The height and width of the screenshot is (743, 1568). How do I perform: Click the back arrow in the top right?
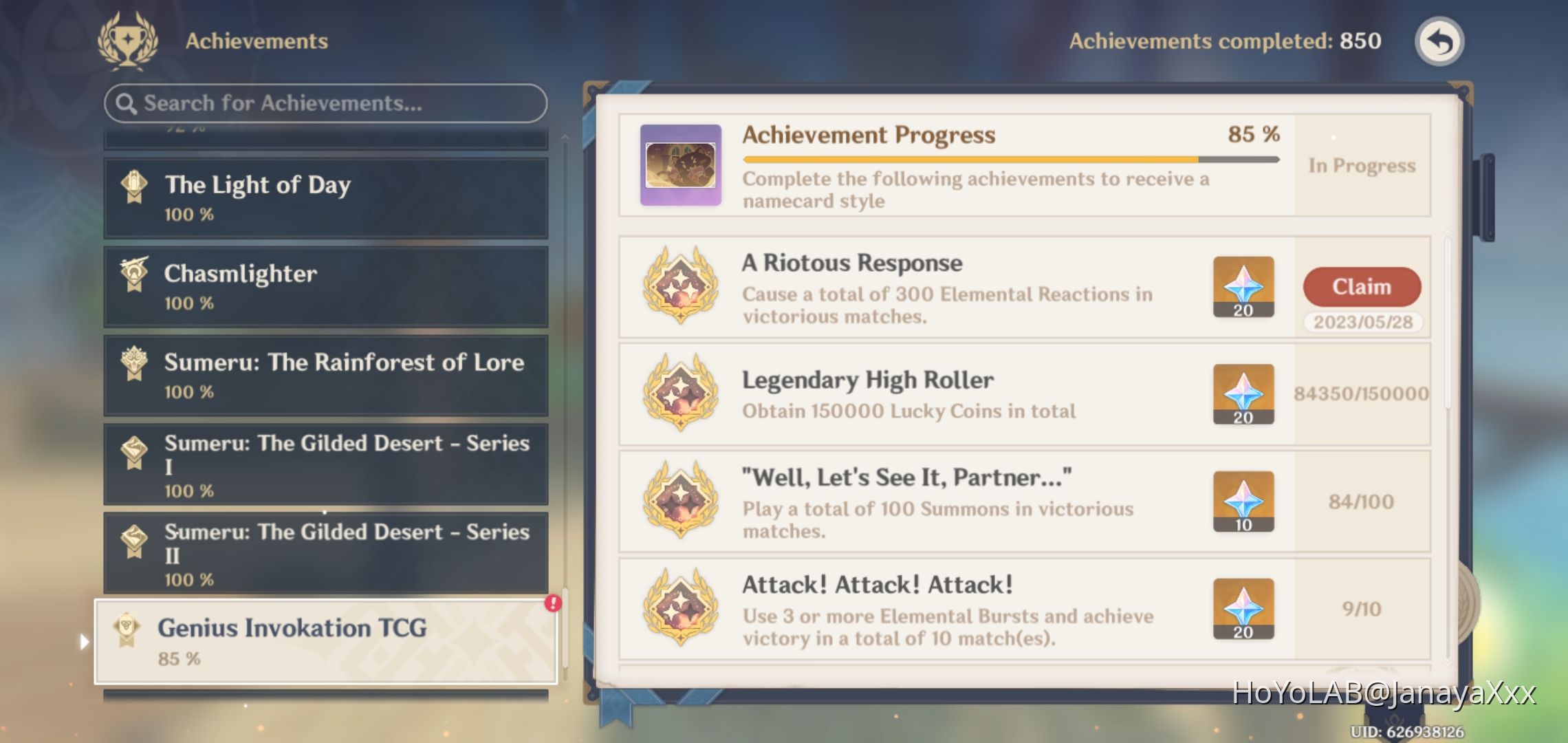tap(1438, 41)
